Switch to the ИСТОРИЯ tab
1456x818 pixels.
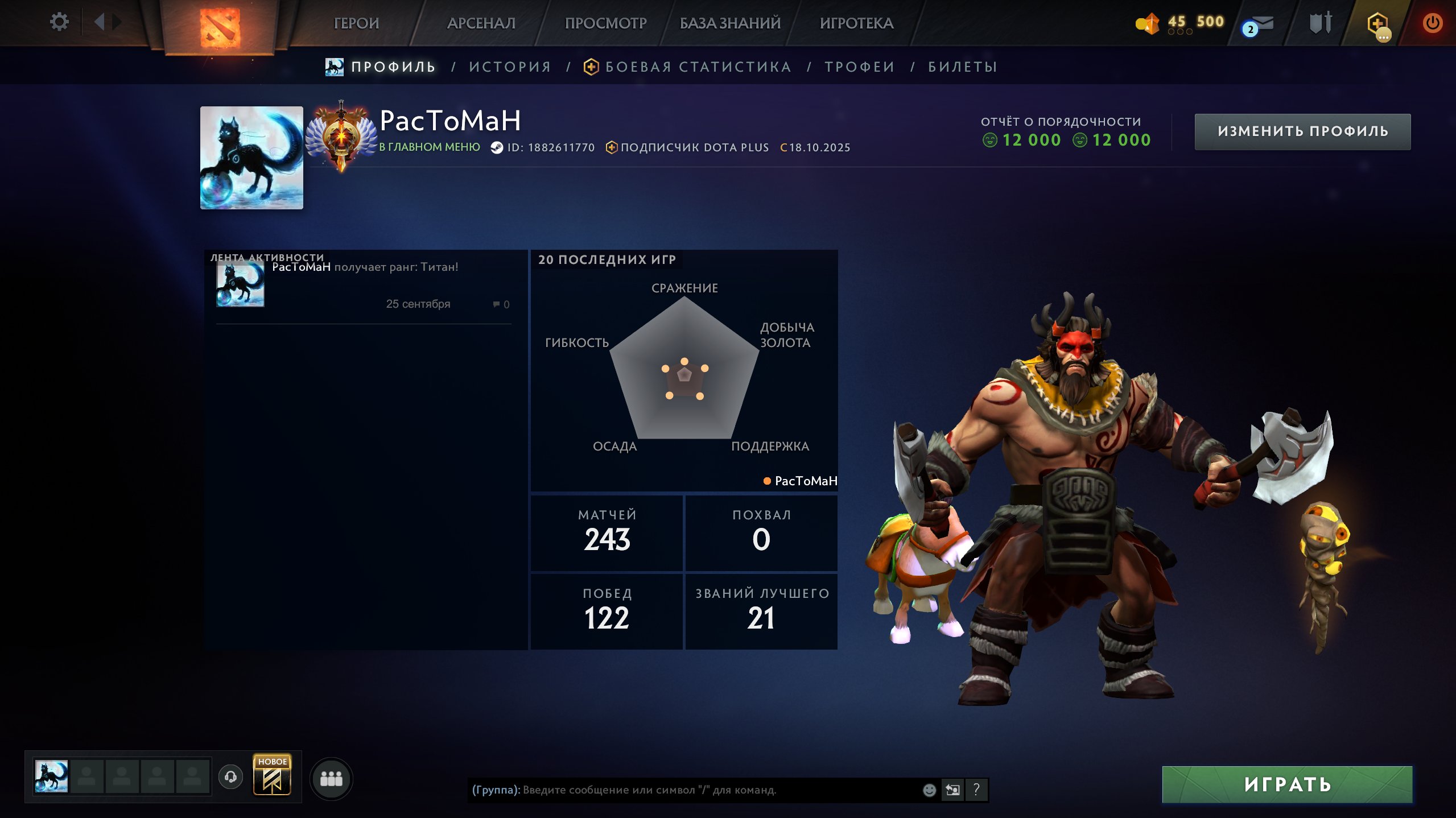pos(510,67)
